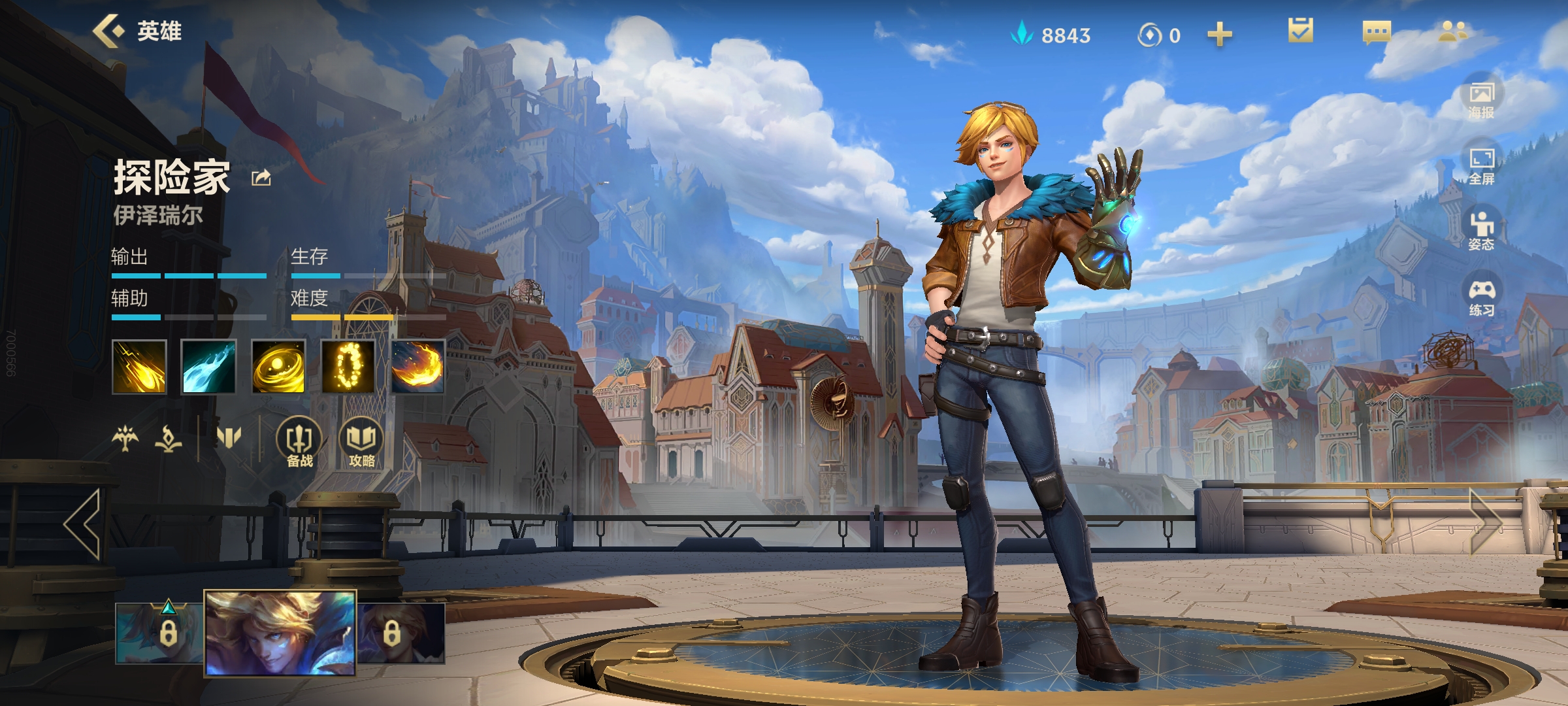The height and width of the screenshot is (706, 1568).
Task: Select the blue energy shot ability icon
Action: [x=208, y=367]
